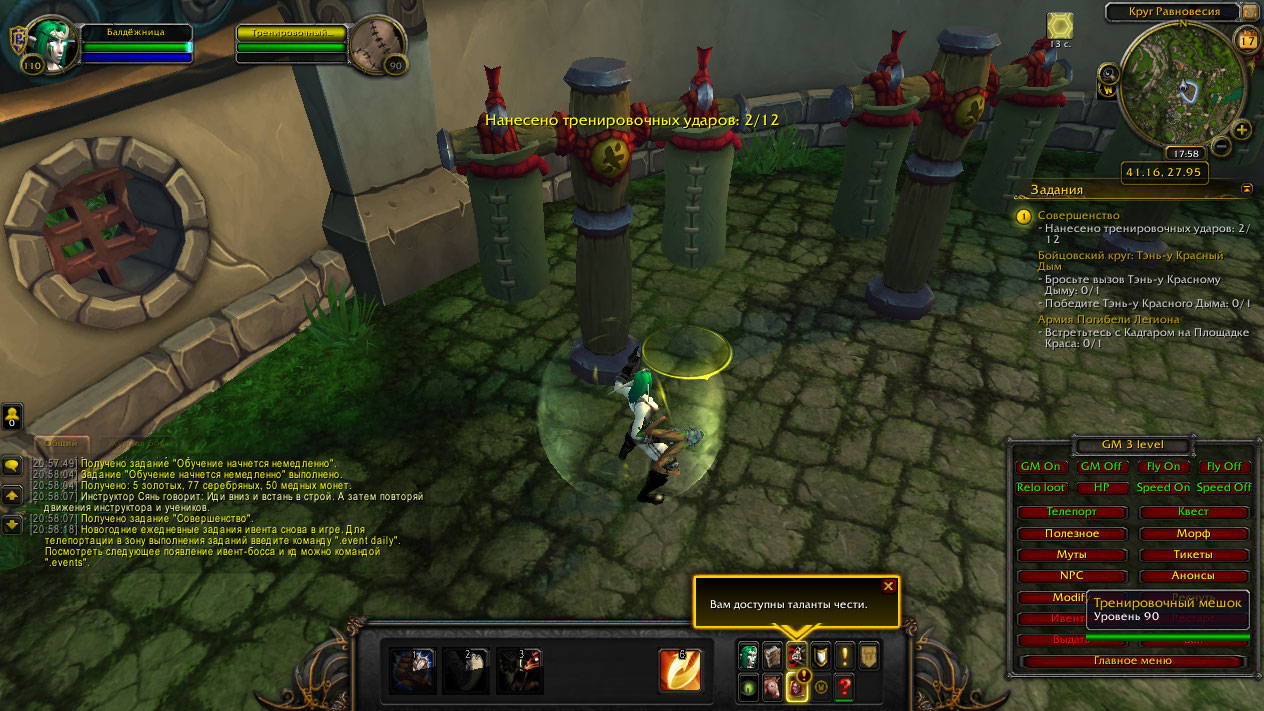Select the Совершенство quest in the tracker
This screenshot has height=711, width=1264.
pos(1078,215)
